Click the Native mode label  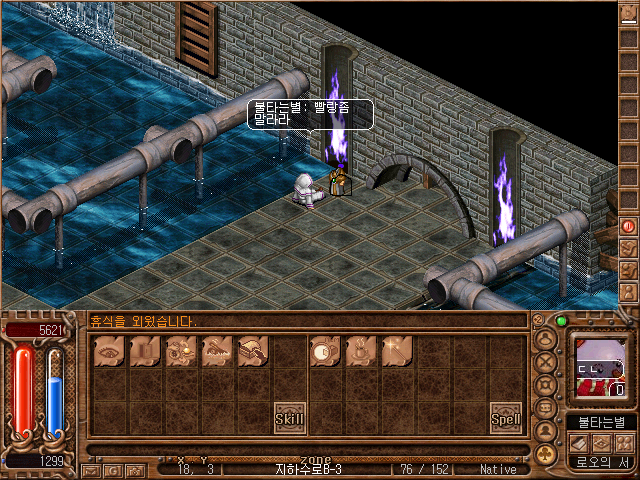[x=498, y=469]
